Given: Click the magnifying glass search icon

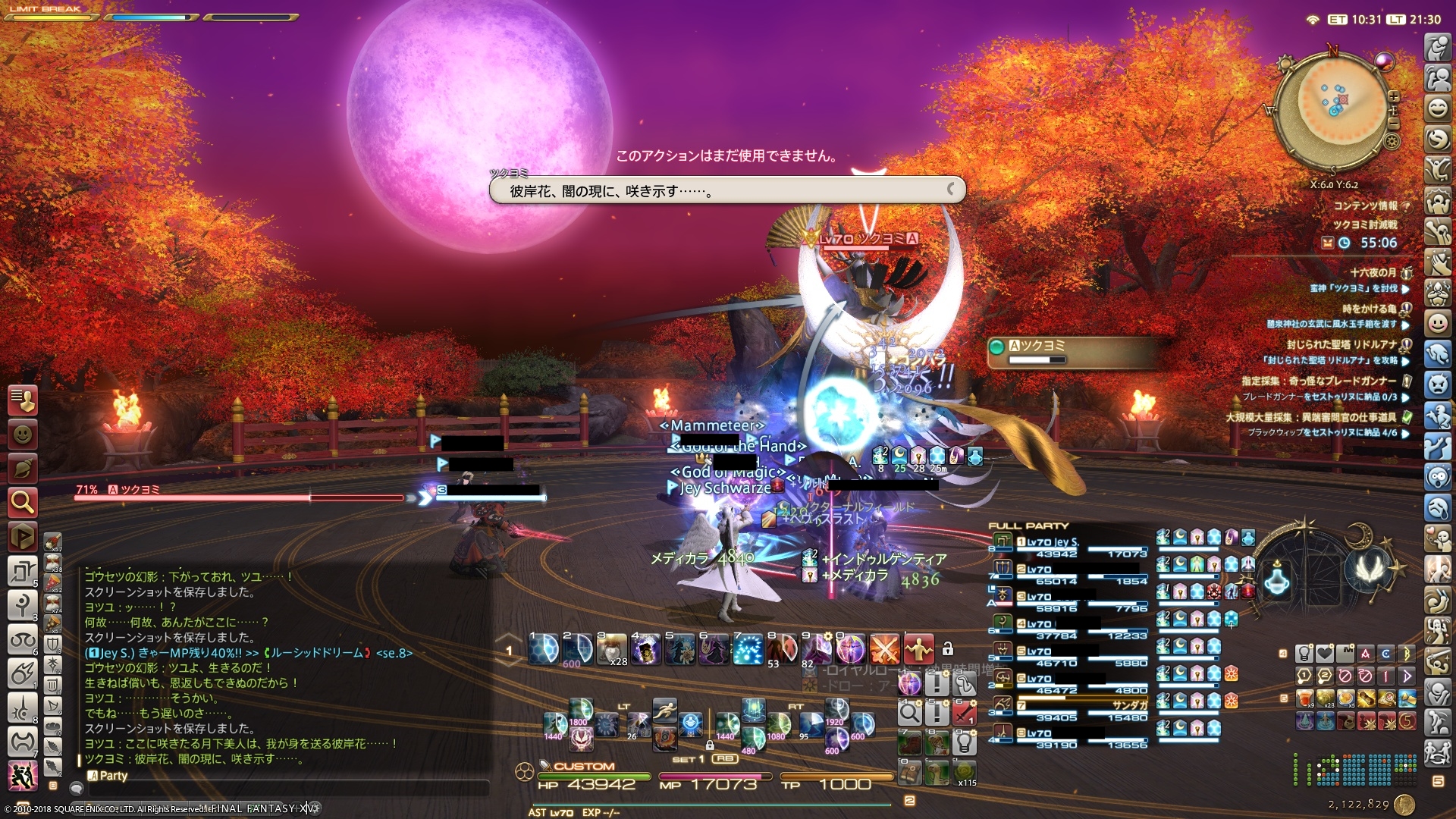Looking at the screenshot, I should [x=22, y=499].
